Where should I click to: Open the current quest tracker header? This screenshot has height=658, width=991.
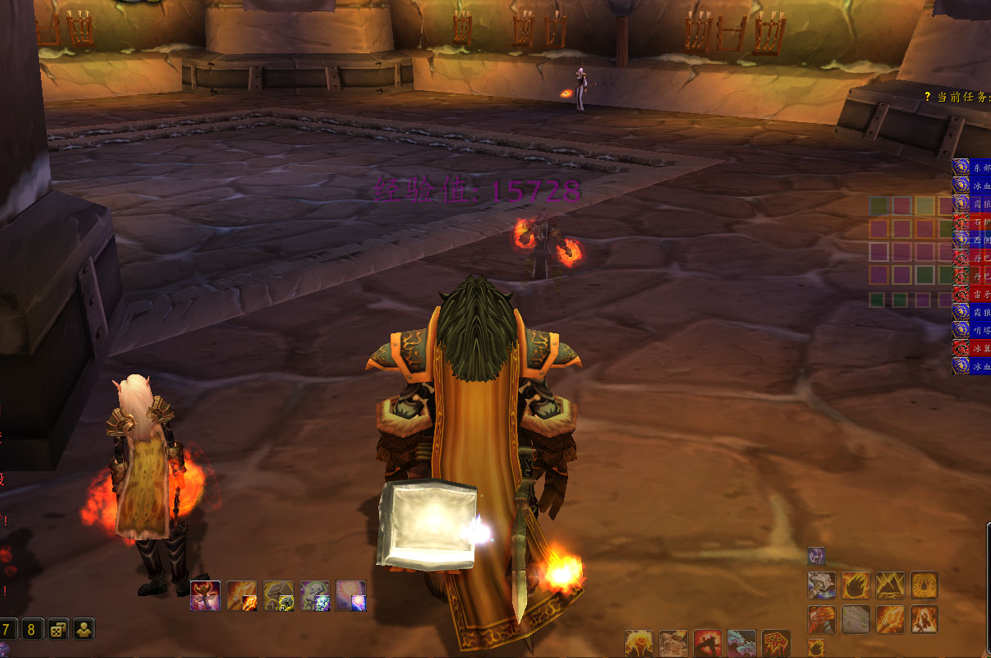(x=960, y=97)
